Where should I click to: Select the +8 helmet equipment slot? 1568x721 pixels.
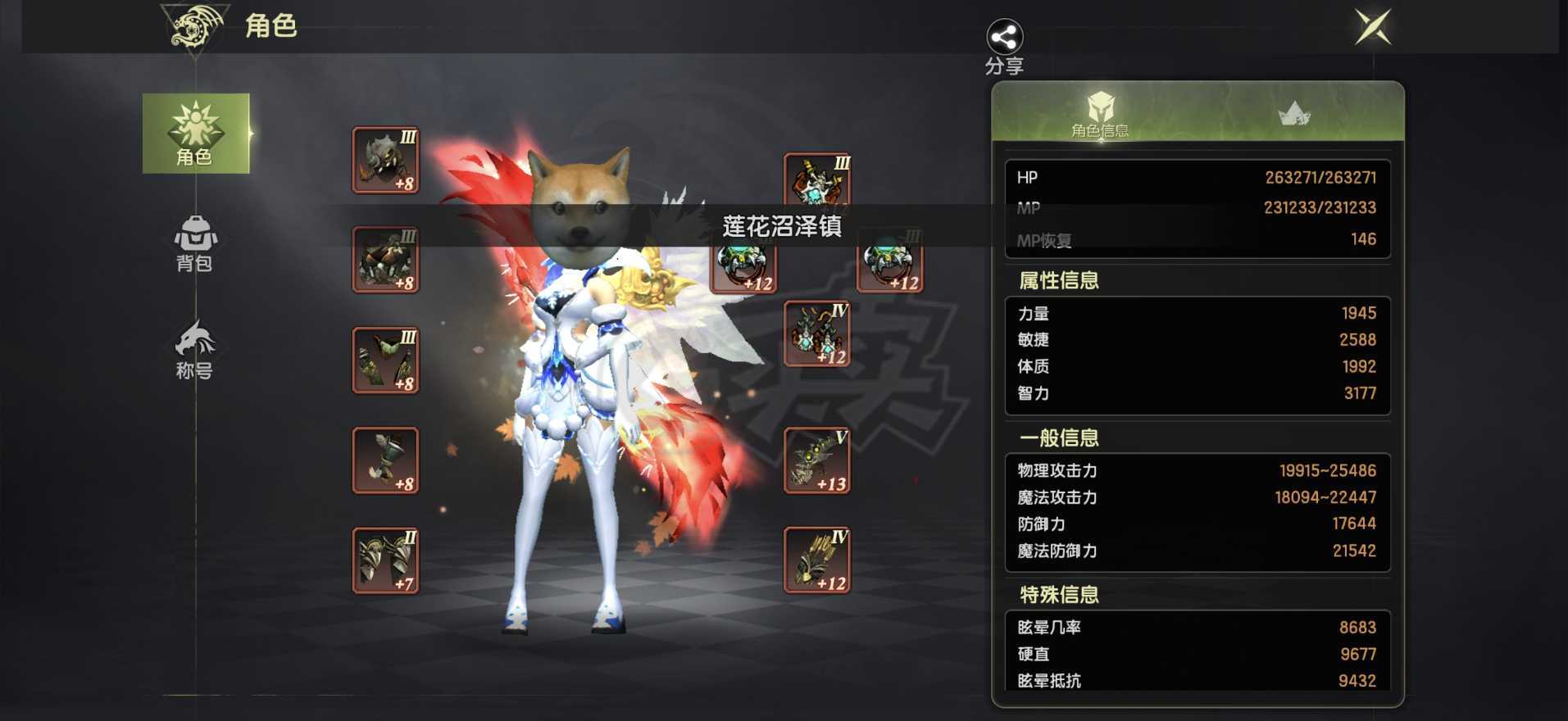[385, 160]
